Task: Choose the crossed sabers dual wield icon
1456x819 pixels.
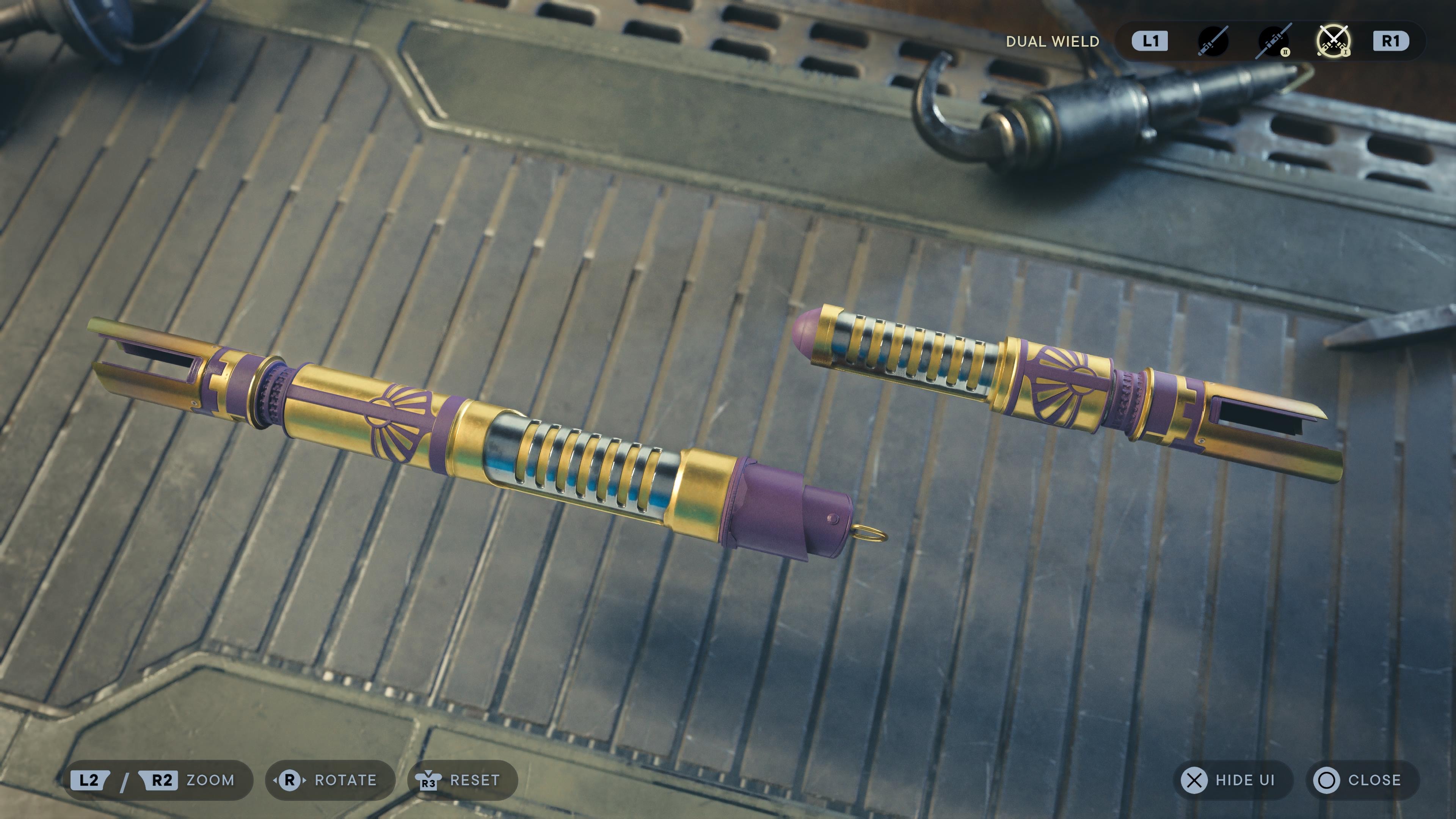Action: [1334, 41]
